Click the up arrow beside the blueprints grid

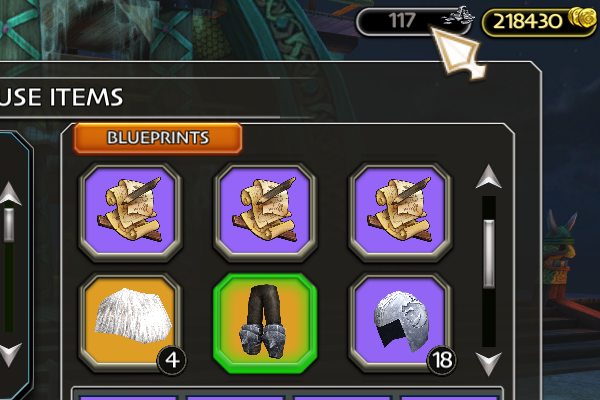pyautogui.click(x=488, y=178)
